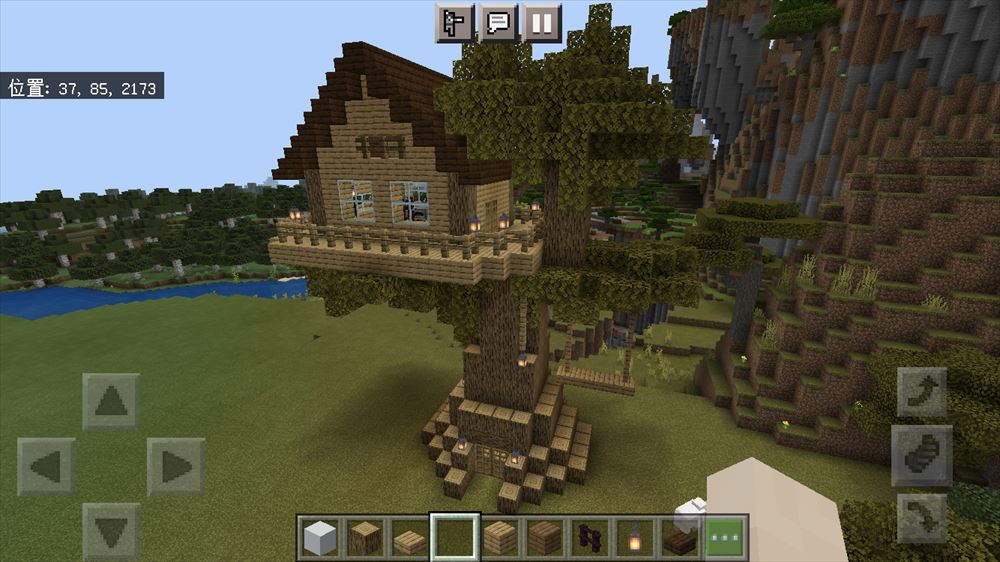The width and height of the screenshot is (1000, 562).
Task: Tap the move right arrow
Action: (176, 466)
